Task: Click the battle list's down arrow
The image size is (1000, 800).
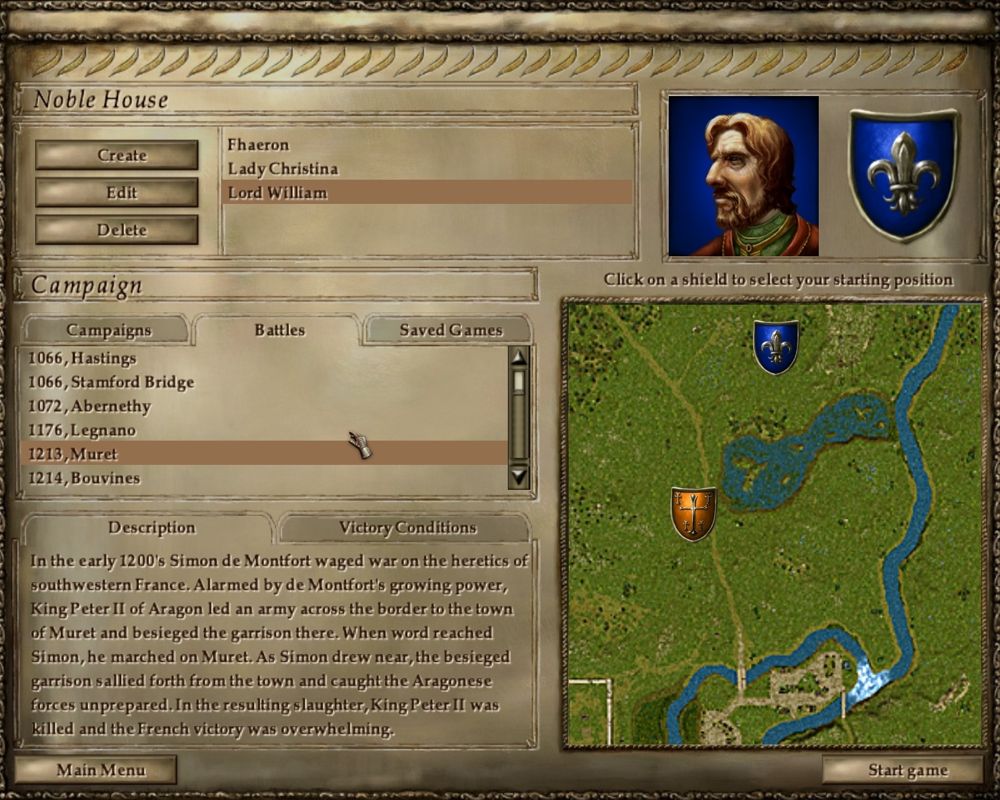Action: (x=518, y=477)
